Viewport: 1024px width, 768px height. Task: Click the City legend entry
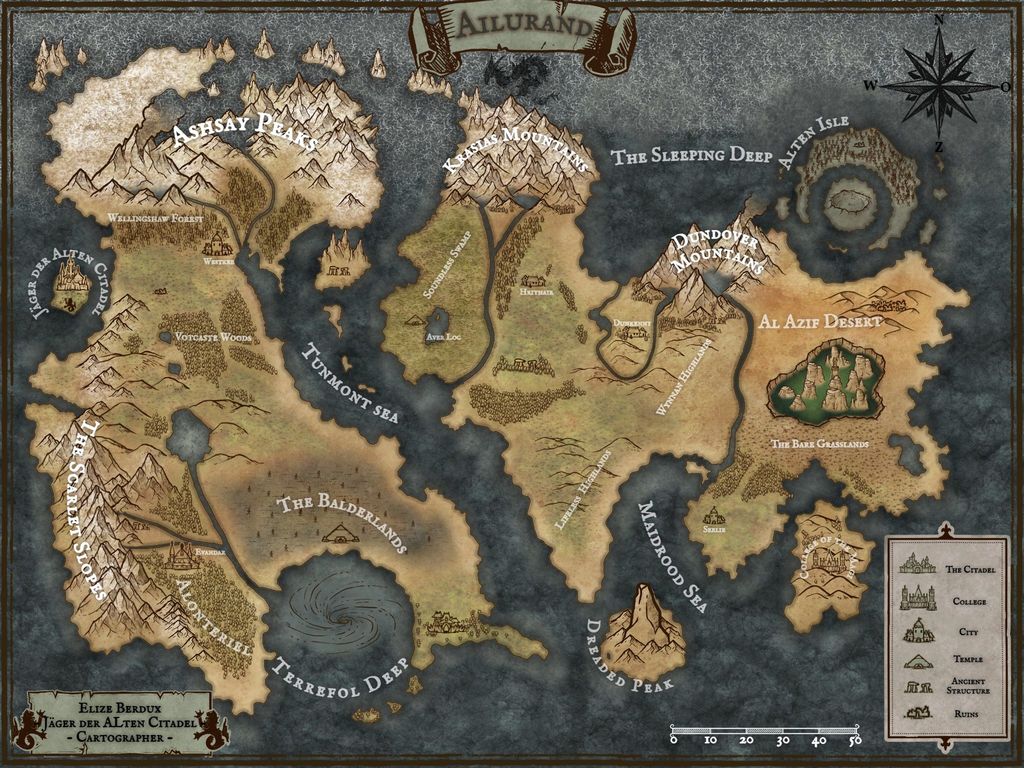click(940, 631)
